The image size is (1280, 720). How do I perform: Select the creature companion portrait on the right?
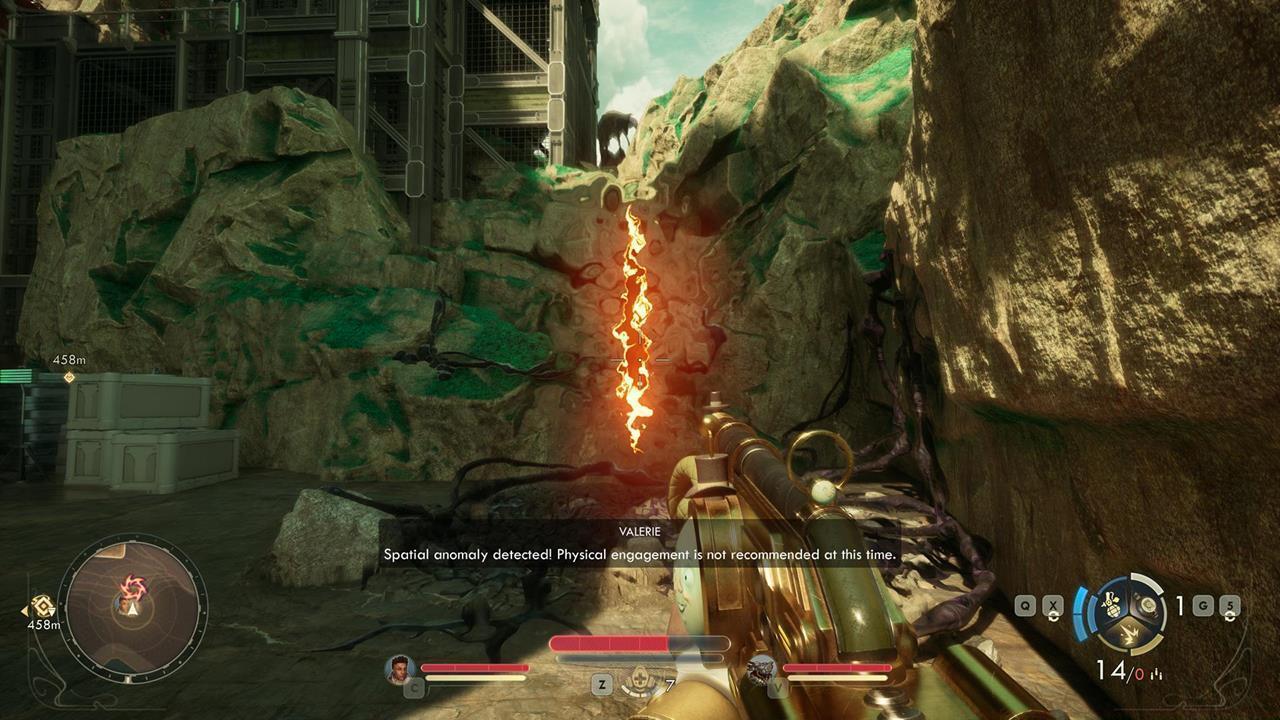pos(763,669)
